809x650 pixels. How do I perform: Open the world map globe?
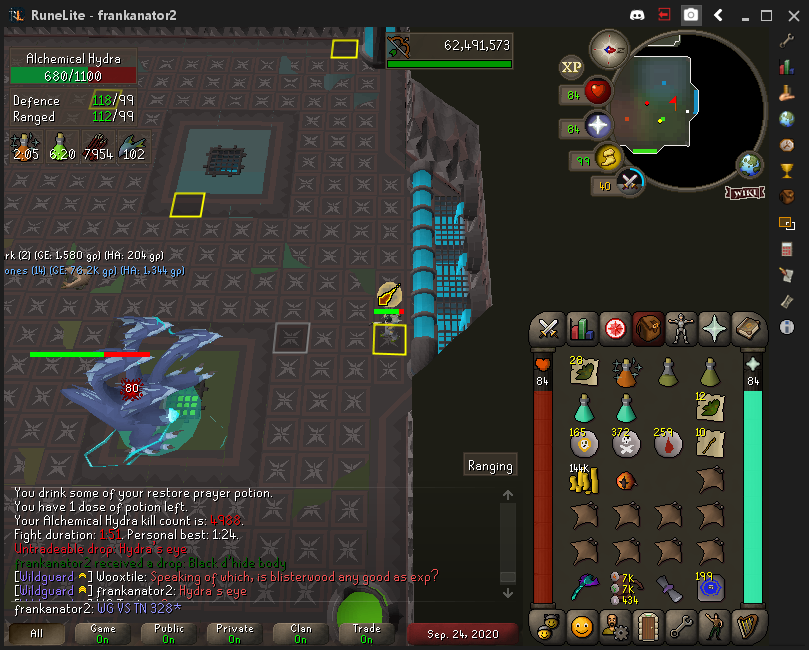(750, 164)
